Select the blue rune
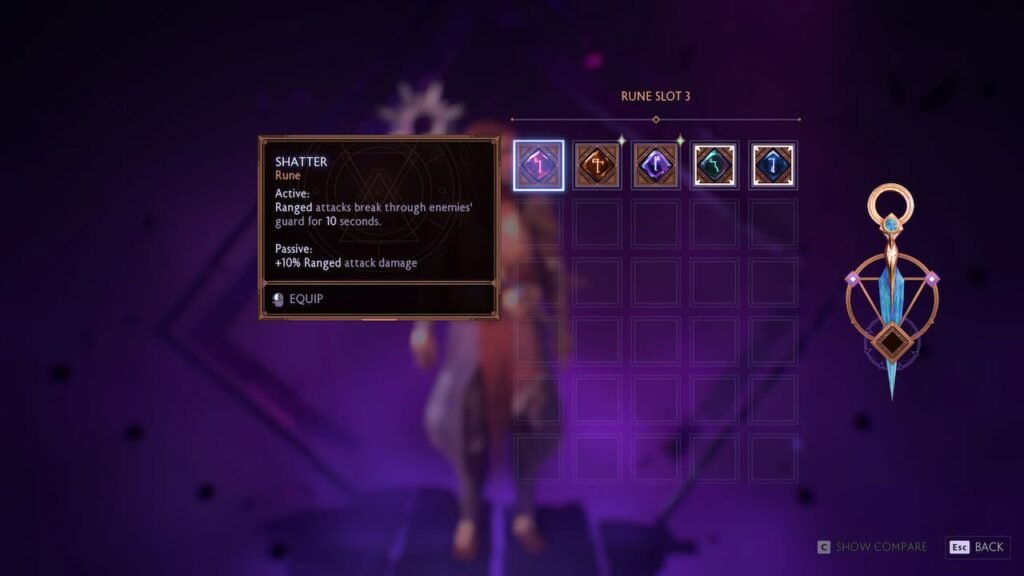Viewport: 1024px width, 576px height. (773, 165)
